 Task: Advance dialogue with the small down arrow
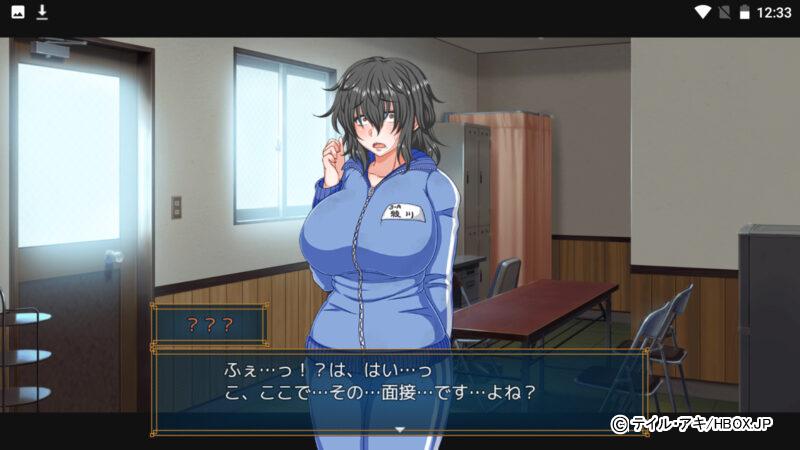point(400,429)
